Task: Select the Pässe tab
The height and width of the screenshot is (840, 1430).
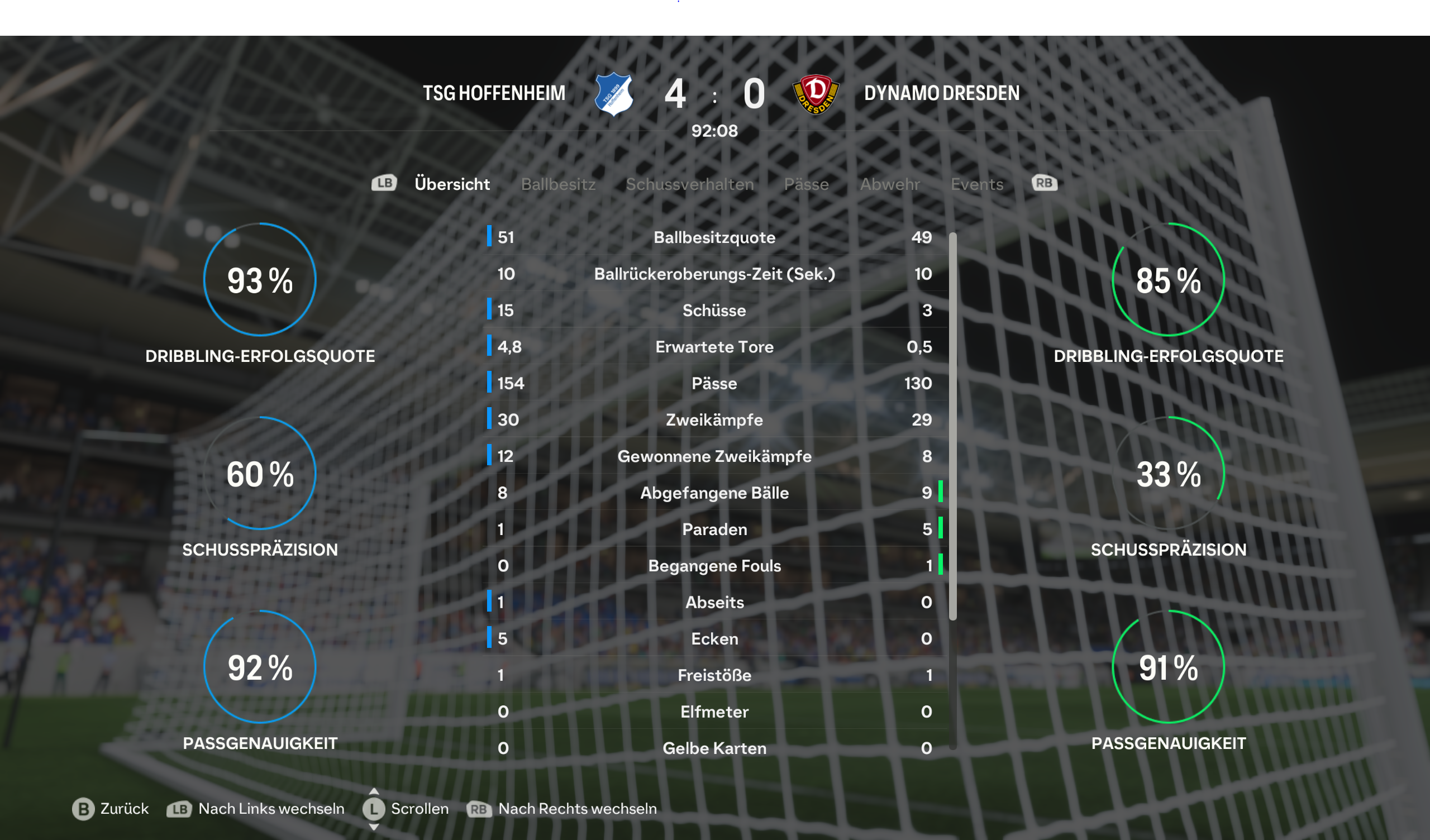Action: (806, 184)
